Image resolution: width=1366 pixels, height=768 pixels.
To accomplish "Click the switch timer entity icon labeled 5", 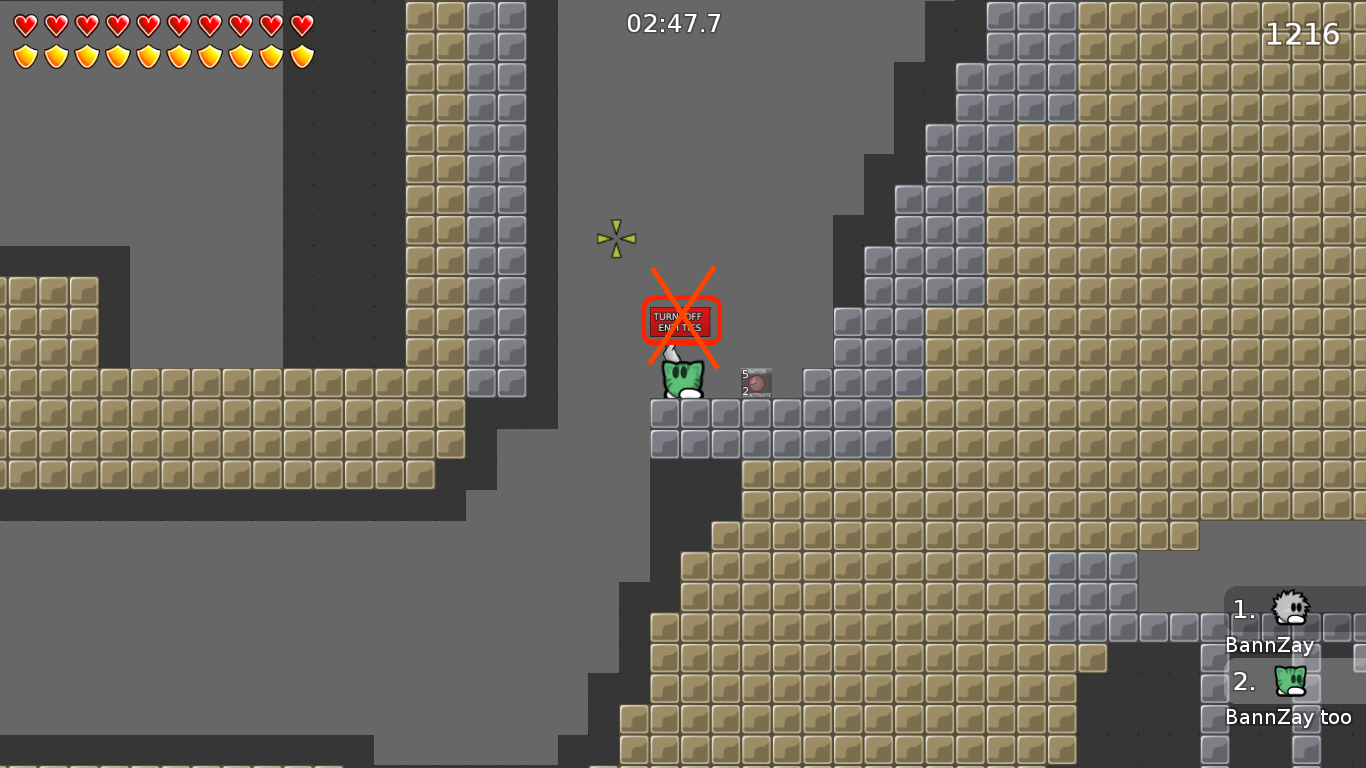I will pyautogui.click(x=756, y=380).
